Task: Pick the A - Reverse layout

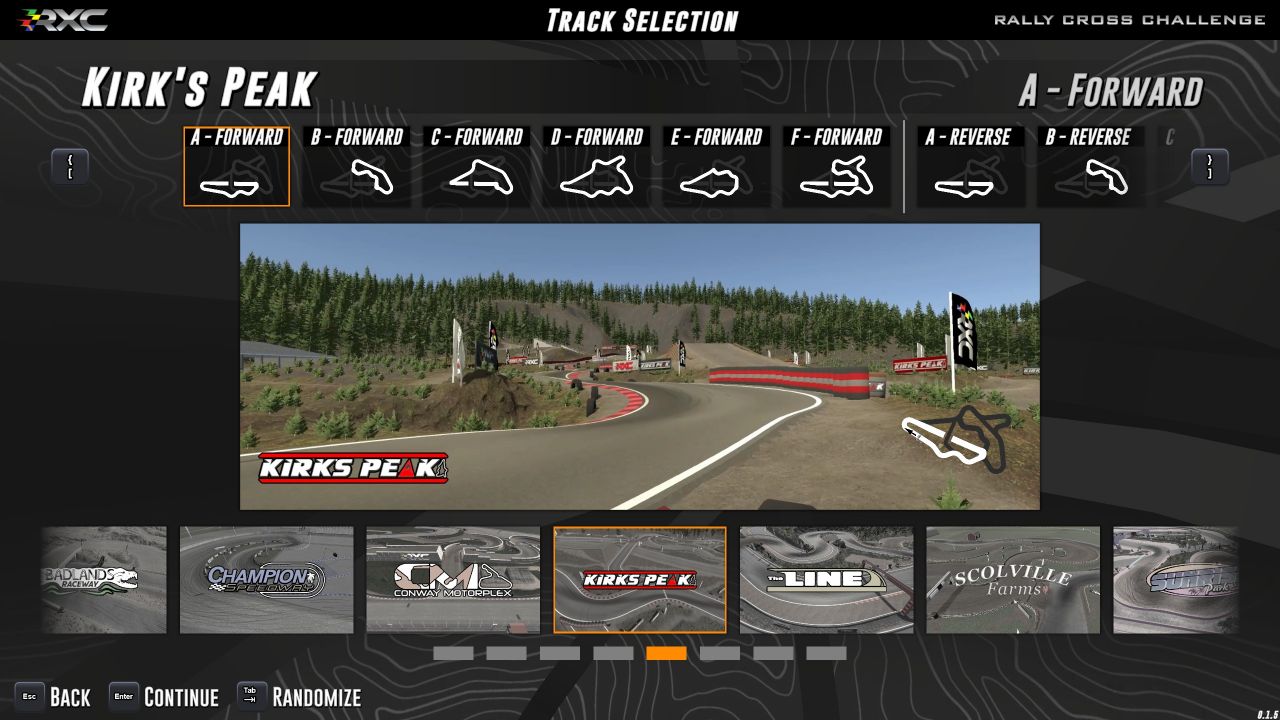Action: (x=969, y=167)
